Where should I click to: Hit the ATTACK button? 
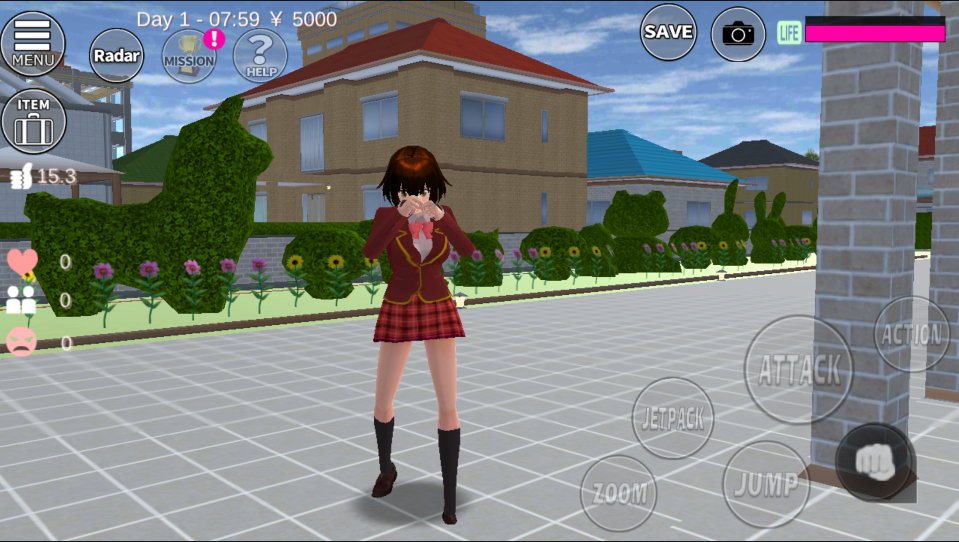pyautogui.click(x=798, y=369)
